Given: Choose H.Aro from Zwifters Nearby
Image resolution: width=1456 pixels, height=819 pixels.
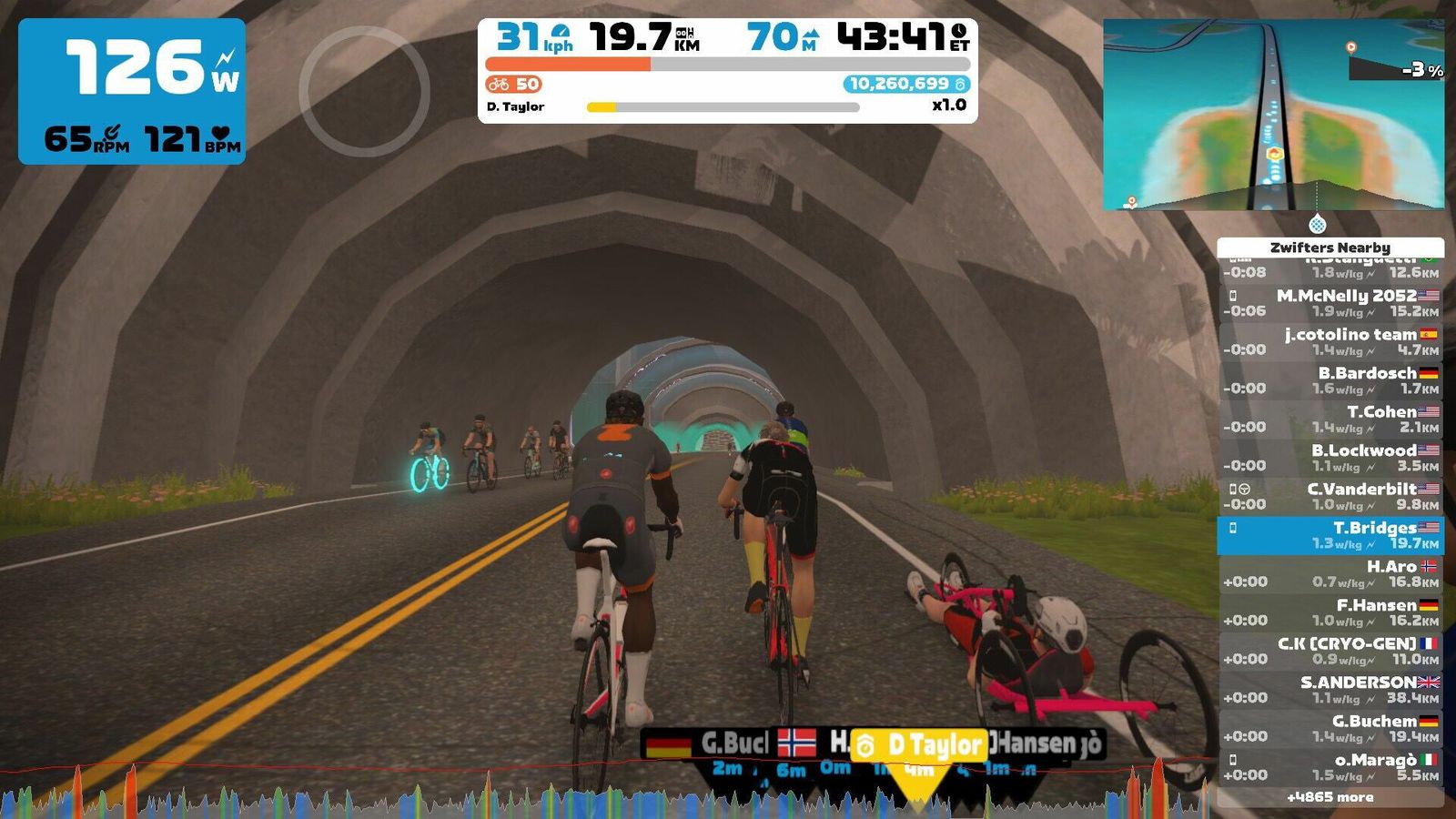Looking at the screenshot, I should point(1330,573).
